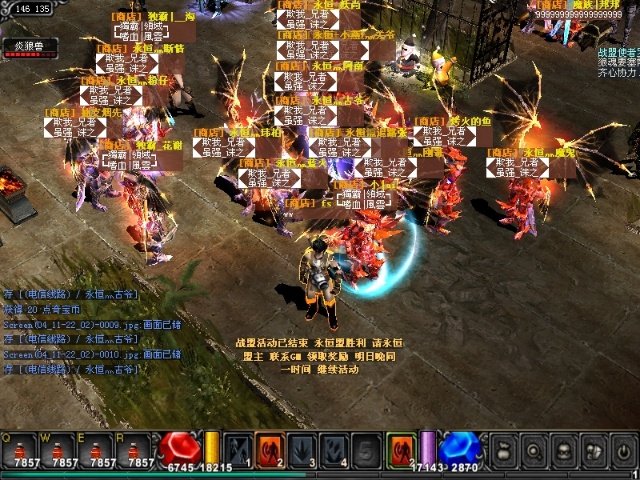Use the potion in the W slot
Screen dimensions: 640x480
tap(65, 449)
